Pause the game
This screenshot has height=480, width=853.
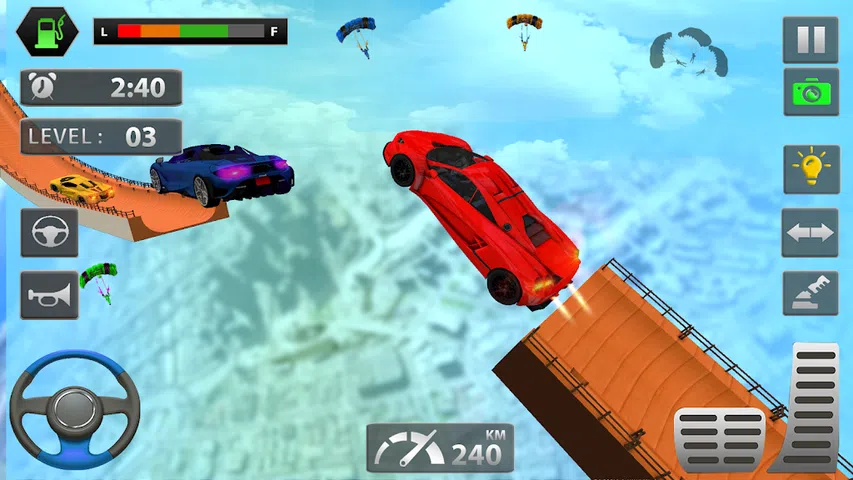click(x=811, y=40)
